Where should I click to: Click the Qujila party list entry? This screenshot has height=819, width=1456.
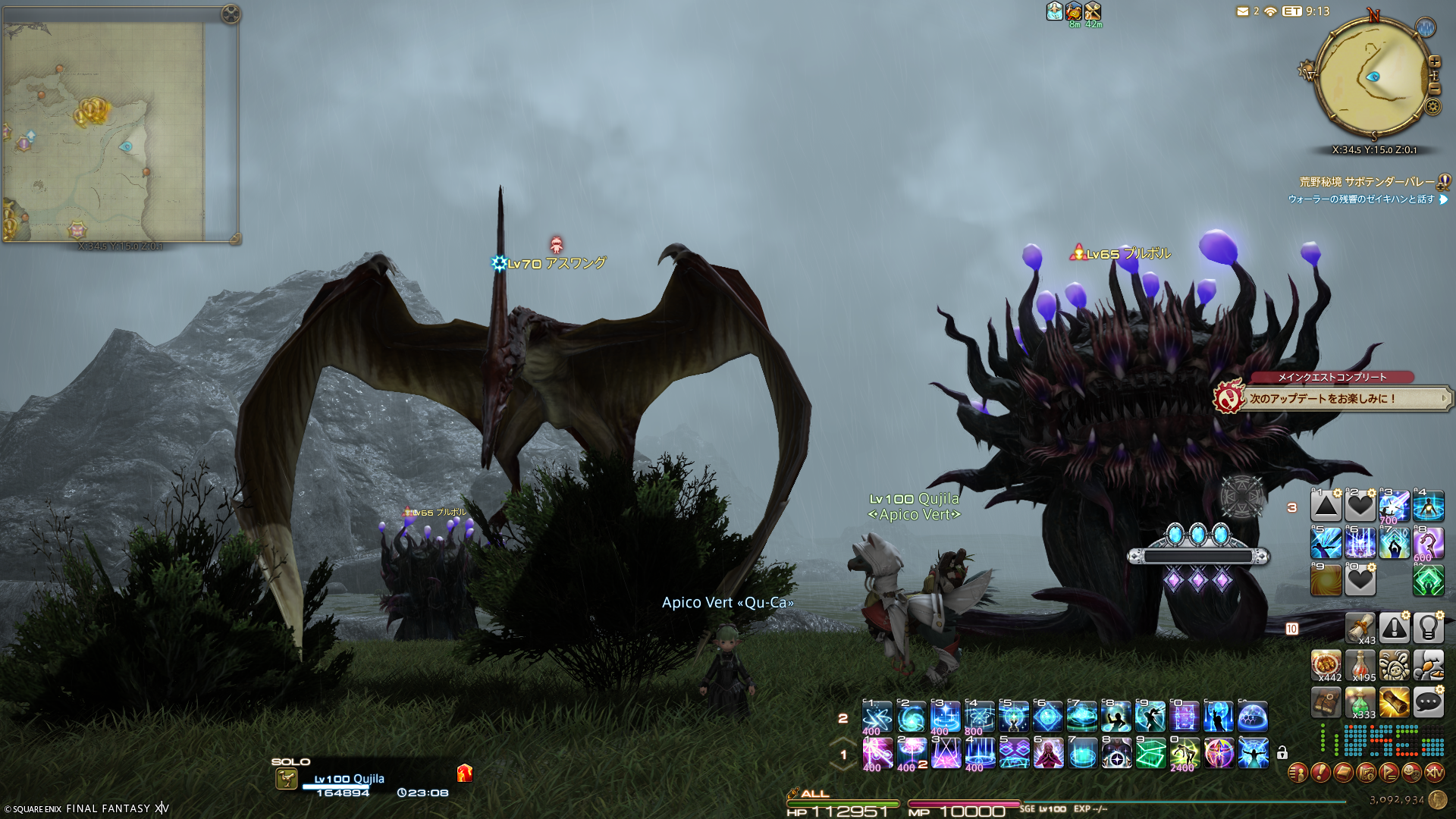click(349, 780)
